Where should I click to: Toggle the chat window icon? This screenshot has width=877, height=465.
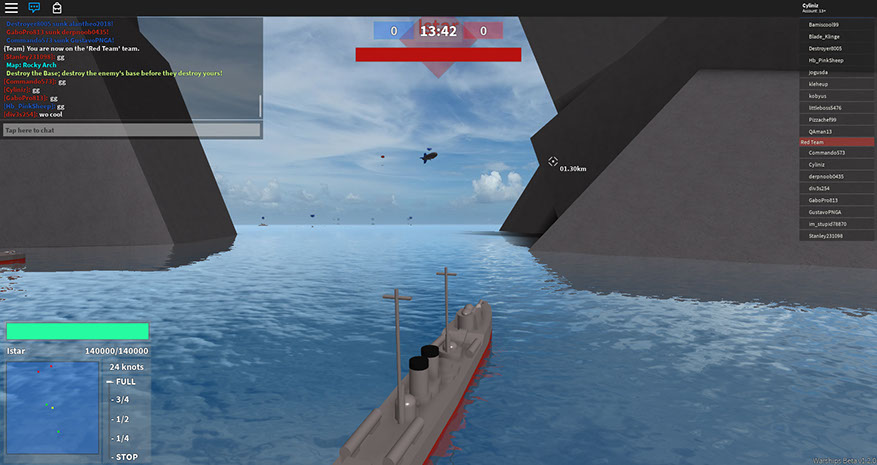tap(35, 7)
